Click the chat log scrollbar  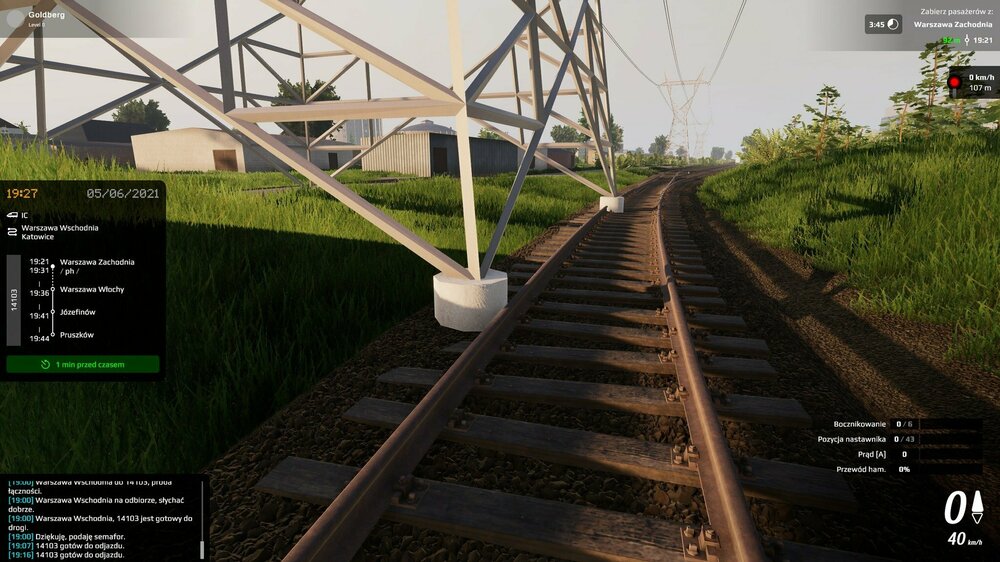pos(203,548)
